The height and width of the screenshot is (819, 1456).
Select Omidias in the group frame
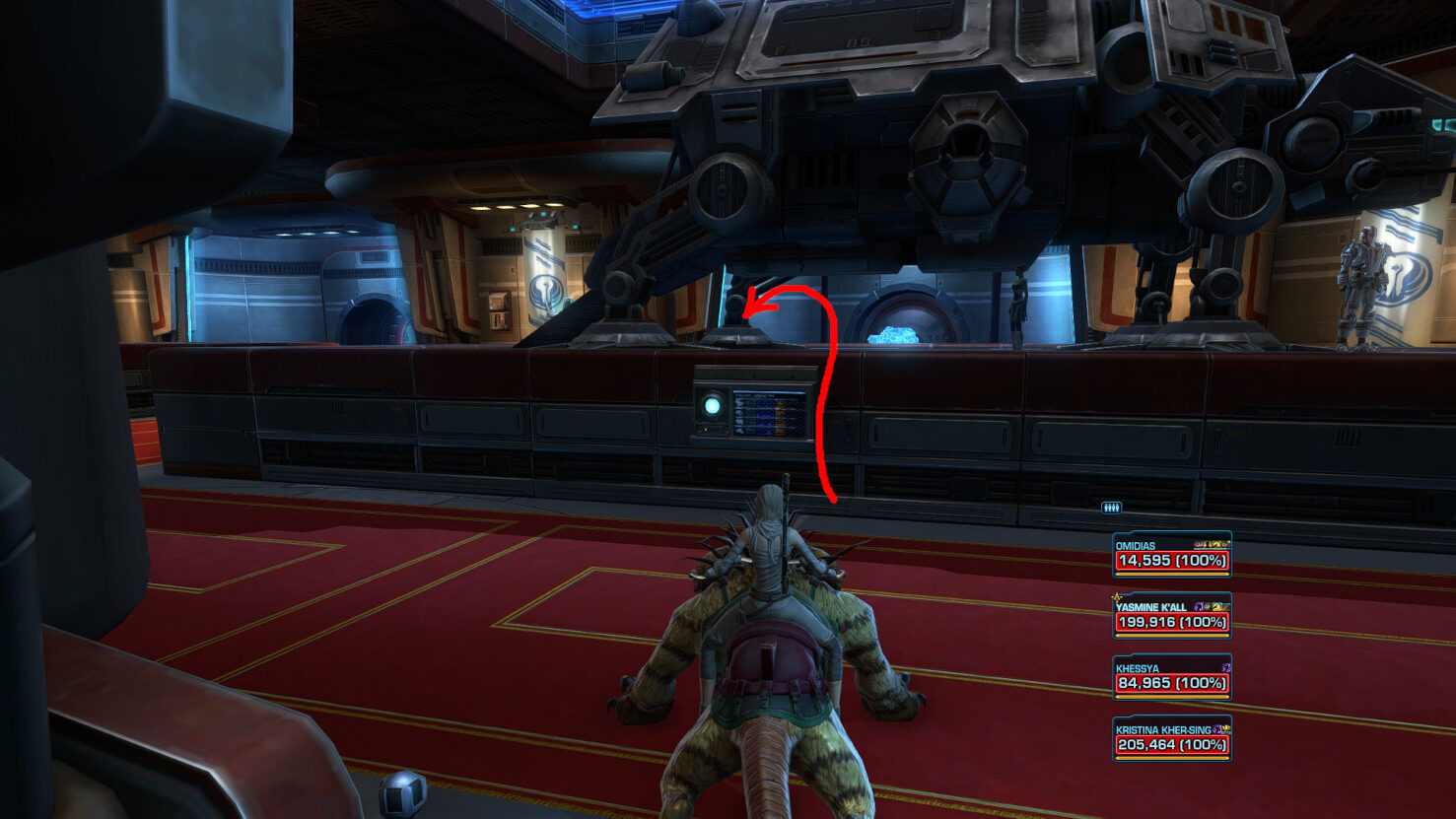click(x=1171, y=554)
